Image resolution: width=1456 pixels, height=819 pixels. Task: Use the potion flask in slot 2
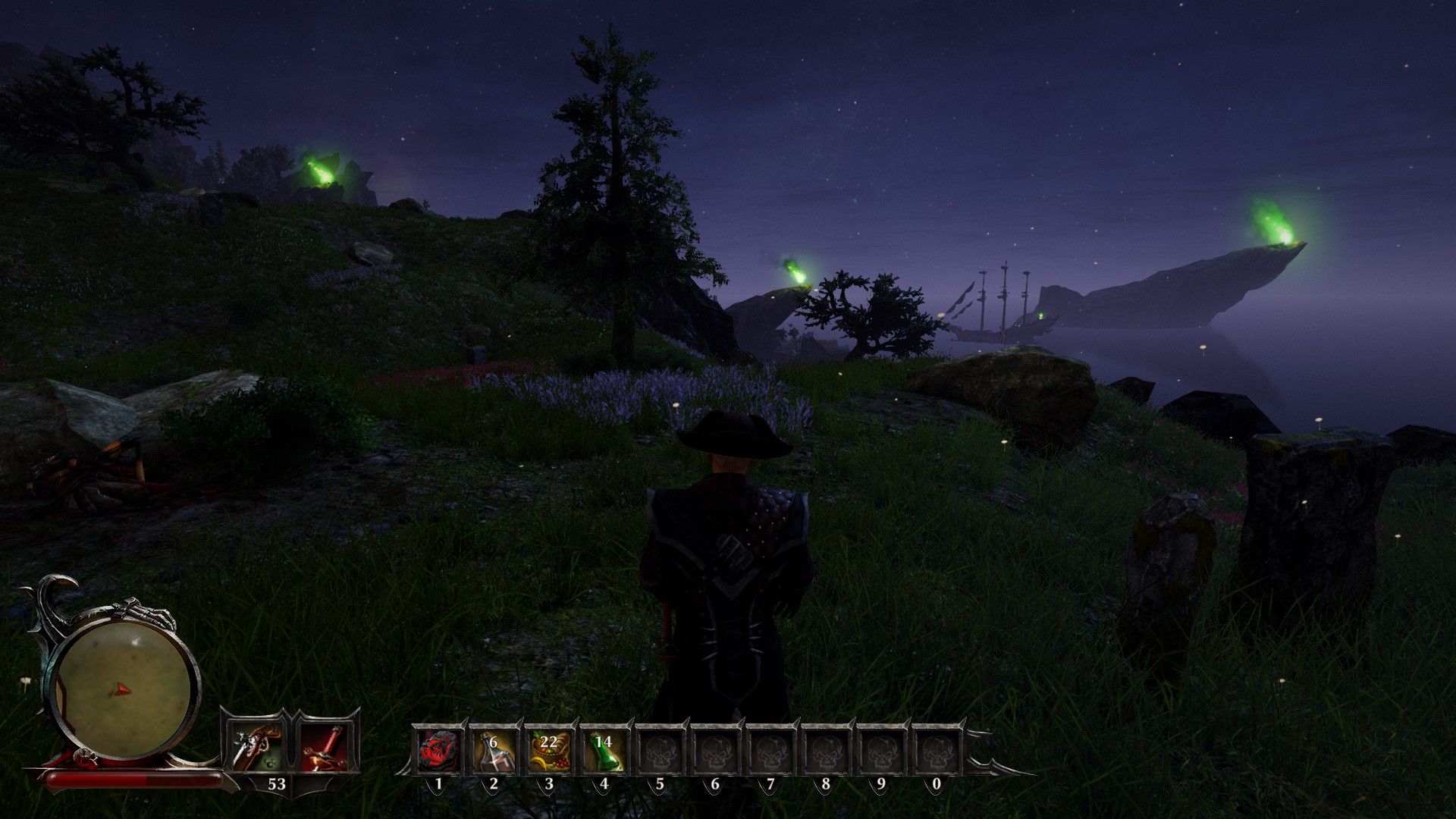coord(494,750)
